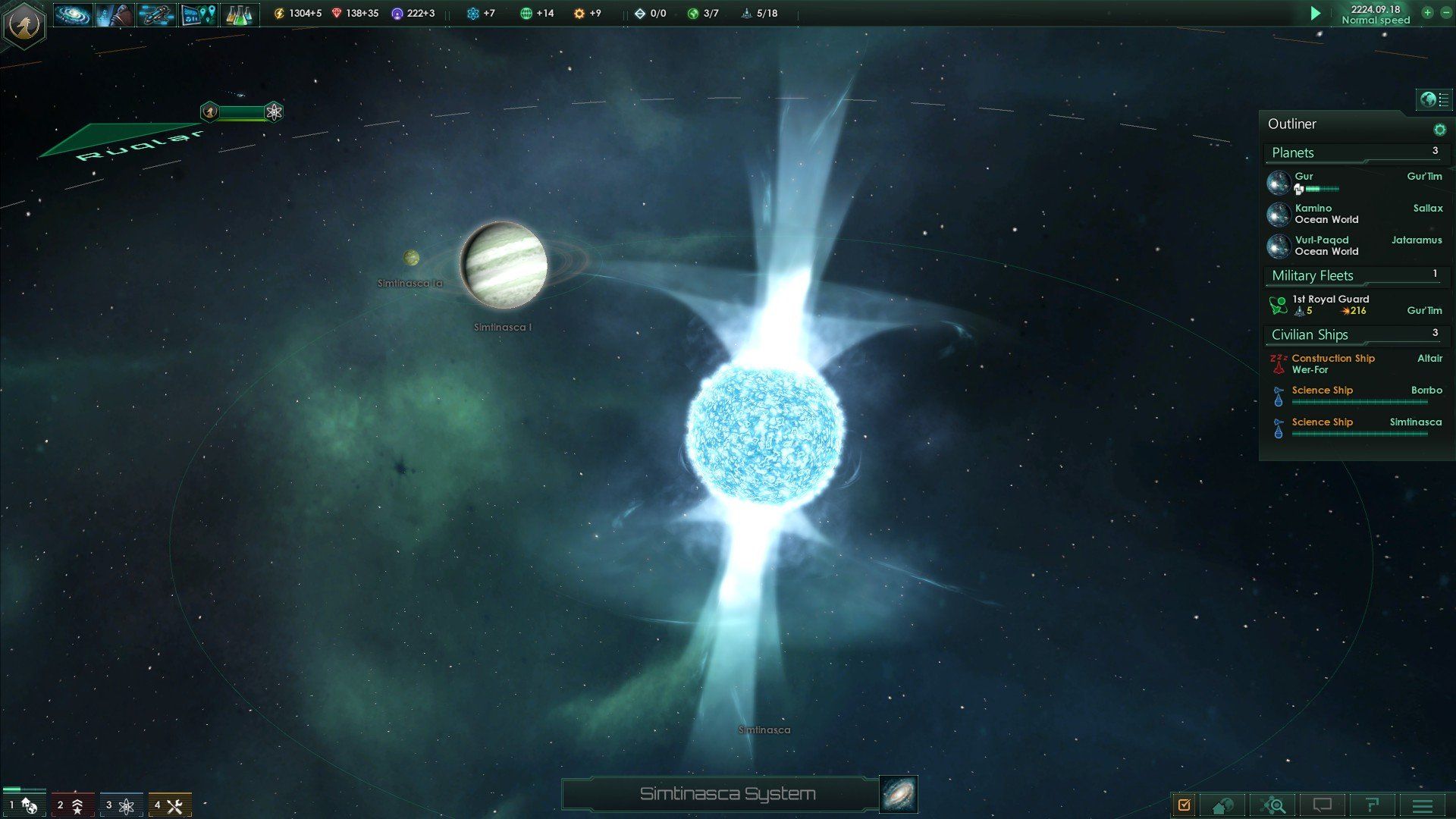Viewport: 1456px width, 819px height.
Task: Open the situation log
Action: [x=1185, y=805]
